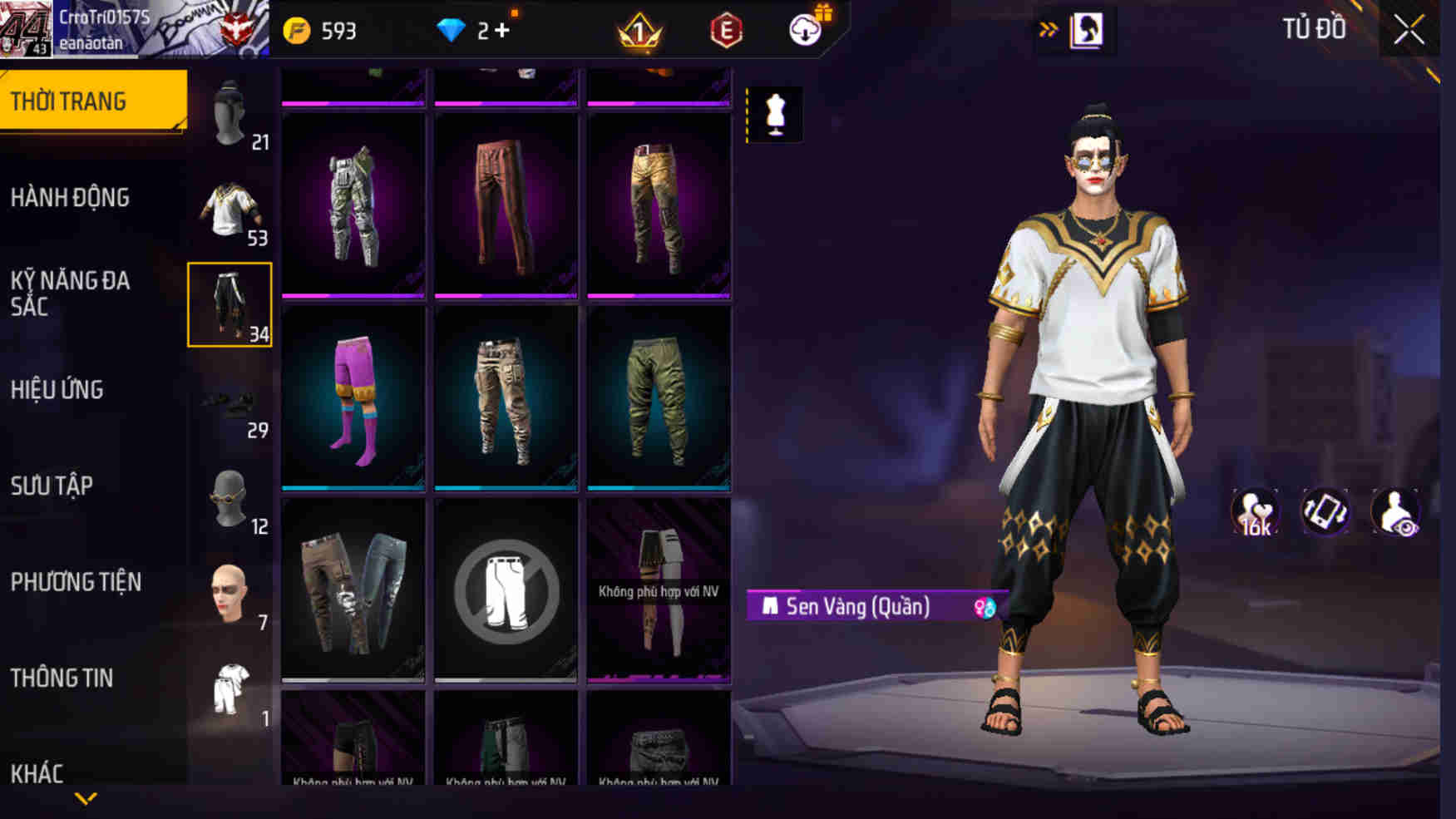Add diamonds with the plus button
Image resolution: width=1456 pixels, height=819 pixels.
(x=501, y=31)
